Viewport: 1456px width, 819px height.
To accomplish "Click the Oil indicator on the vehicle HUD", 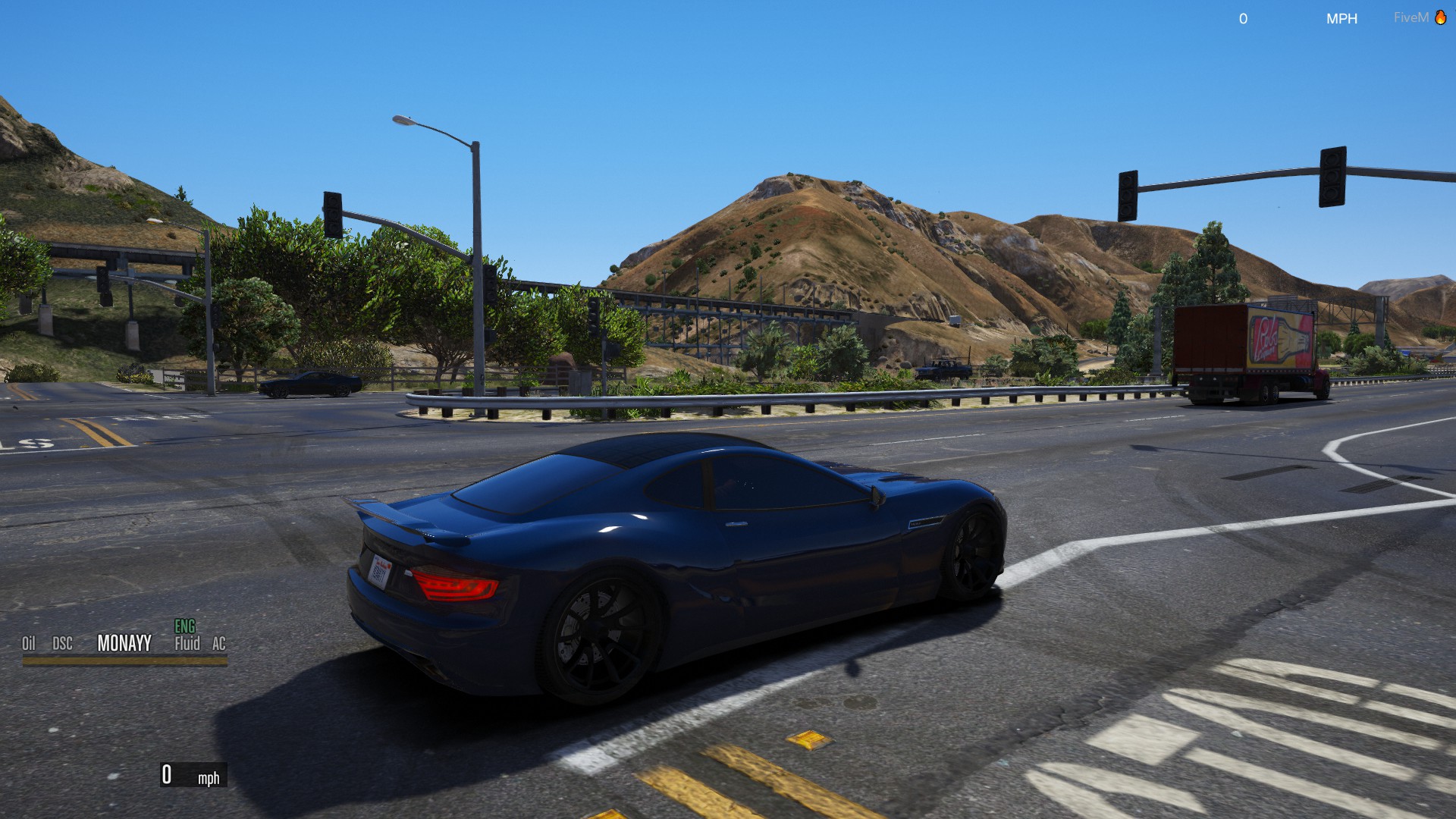I will click(x=29, y=644).
